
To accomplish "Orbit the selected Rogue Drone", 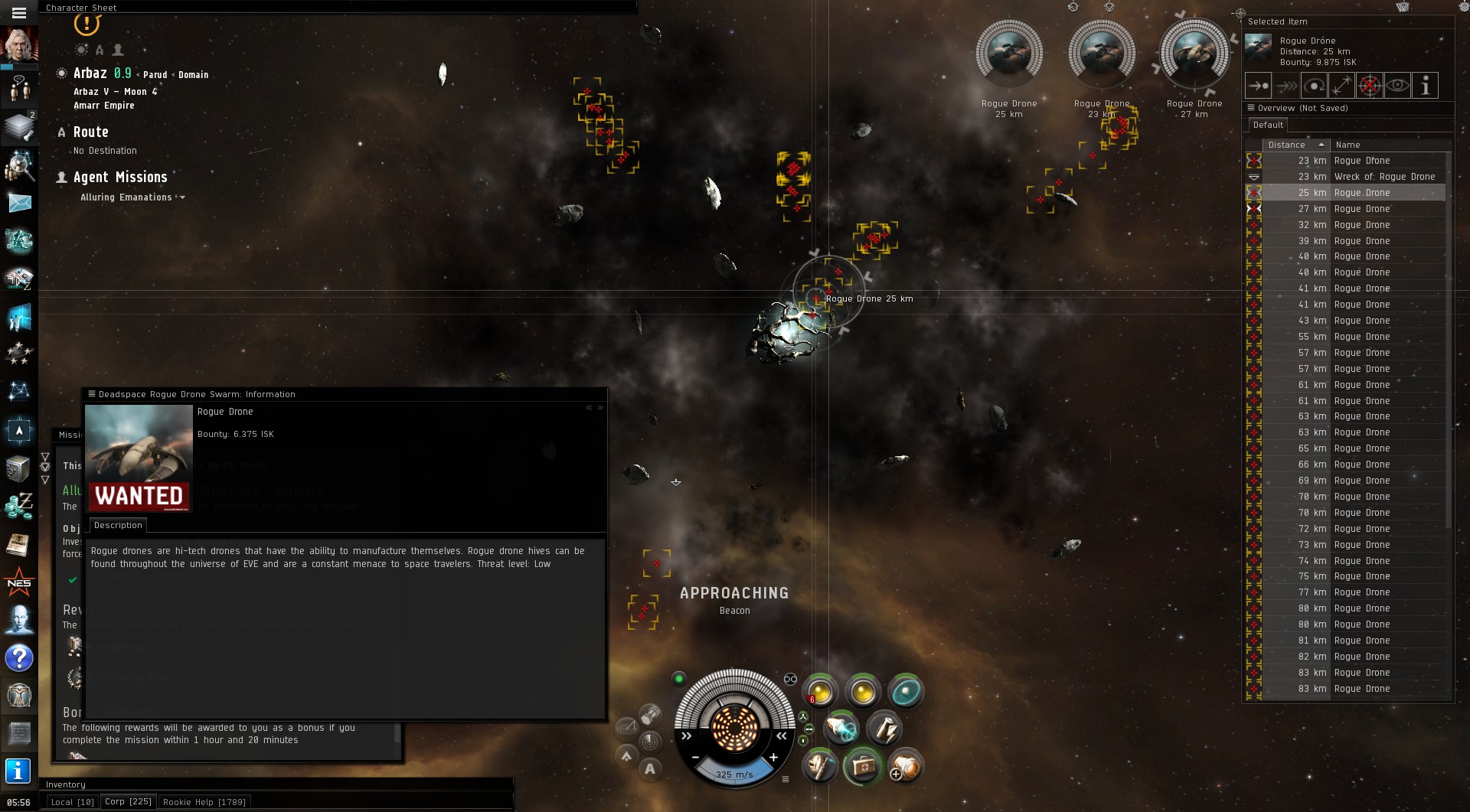I will click(1314, 86).
